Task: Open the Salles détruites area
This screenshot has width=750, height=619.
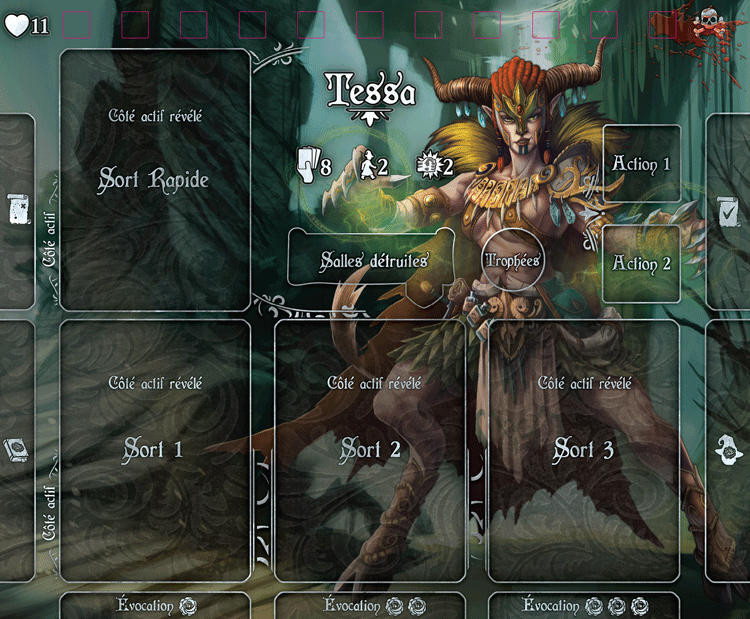Action: point(374,260)
